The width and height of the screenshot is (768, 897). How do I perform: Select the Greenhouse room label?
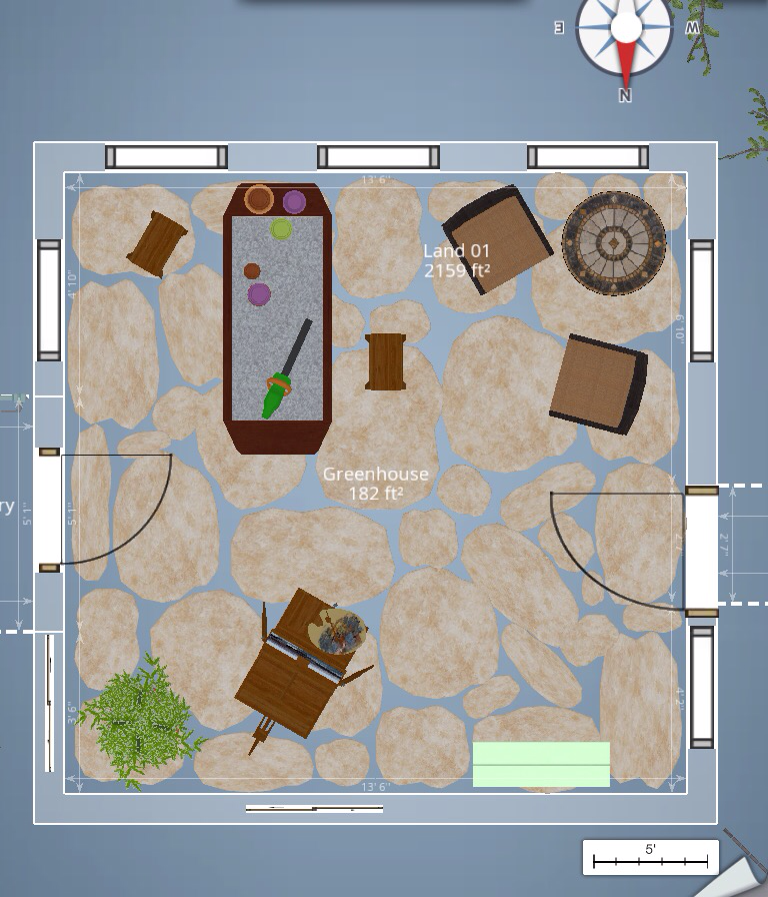click(375, 483)
